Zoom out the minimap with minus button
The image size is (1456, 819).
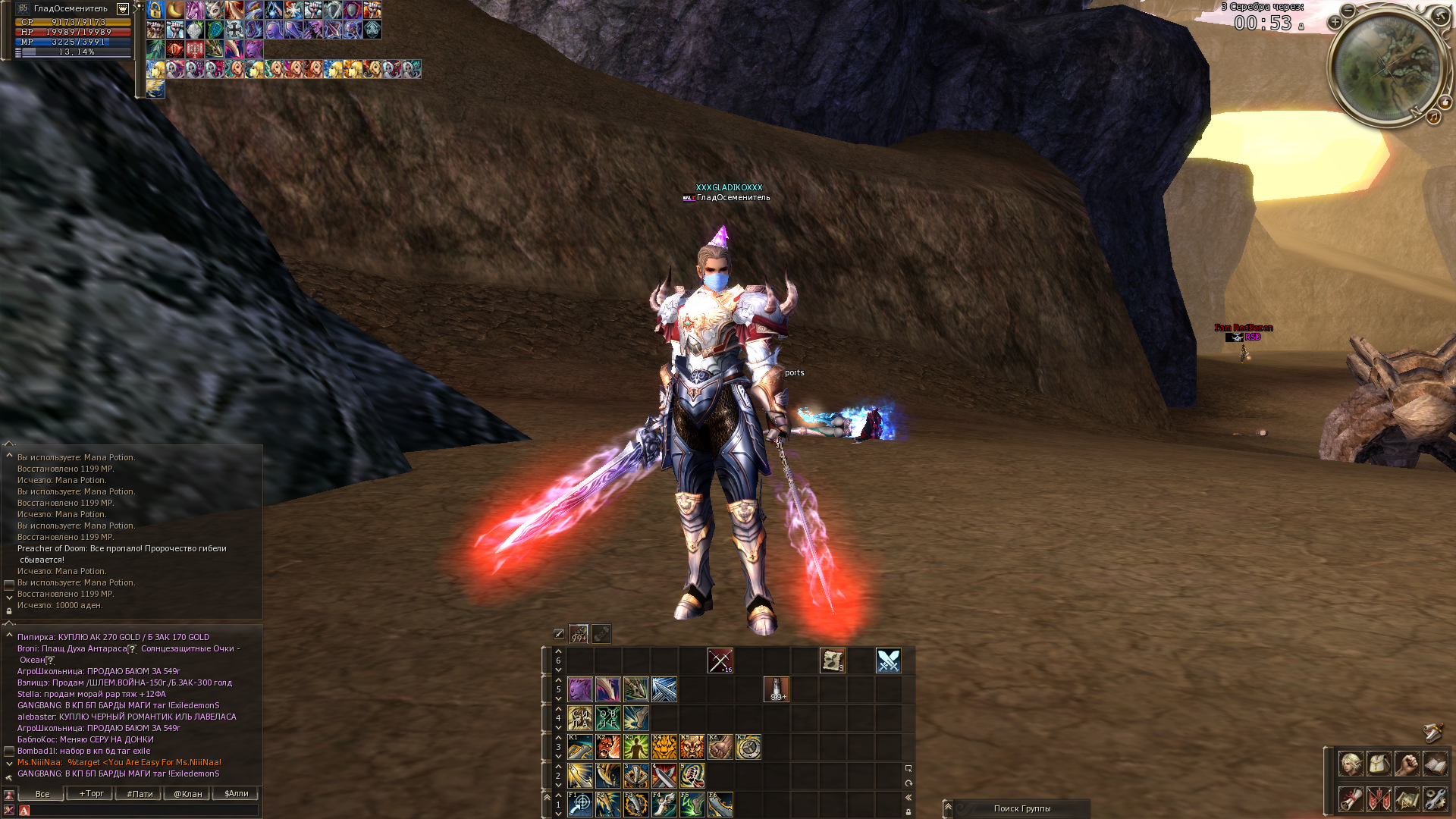[1348, 10]
